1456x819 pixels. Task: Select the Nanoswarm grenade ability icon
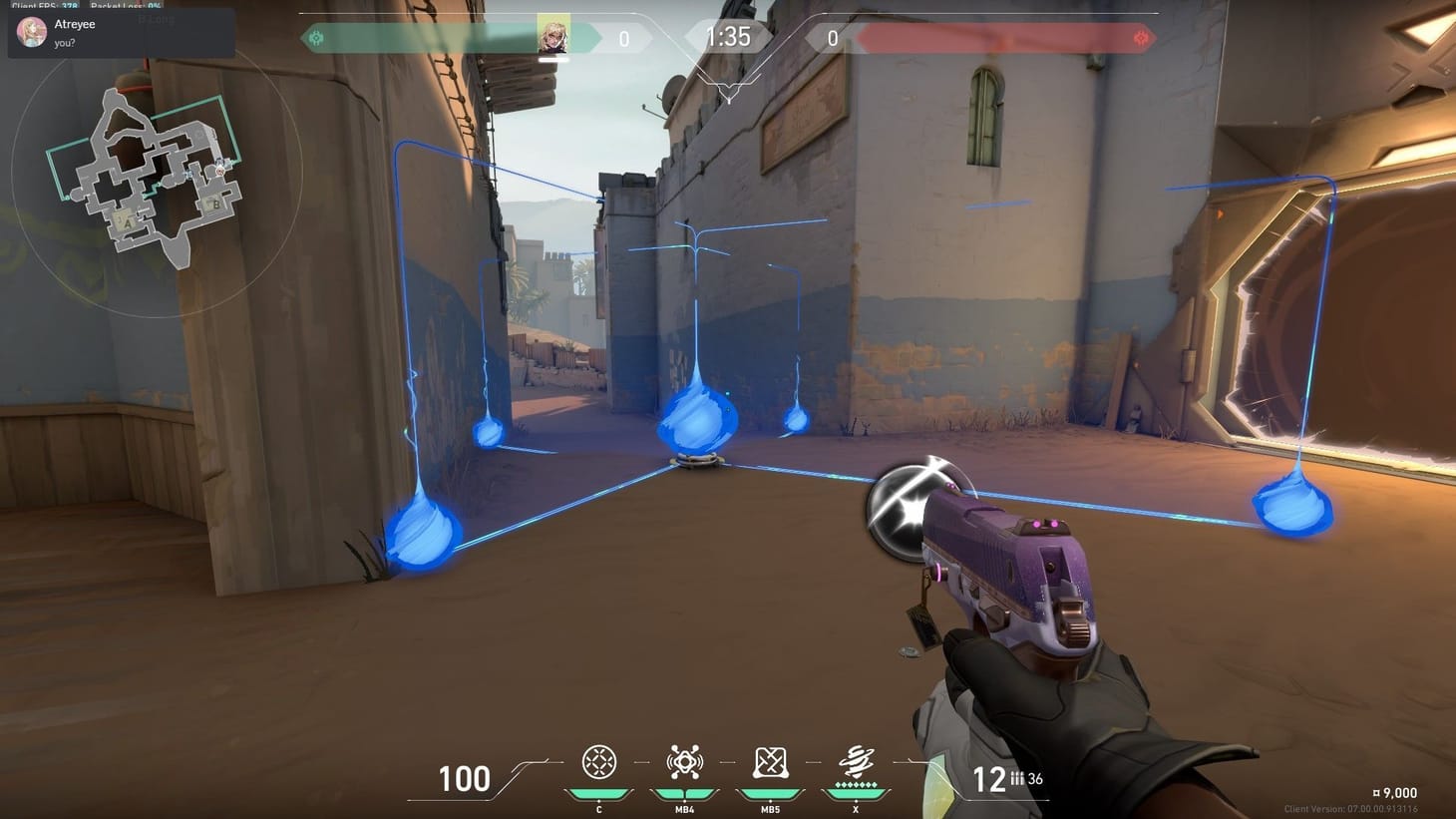[x=598, y=763]
